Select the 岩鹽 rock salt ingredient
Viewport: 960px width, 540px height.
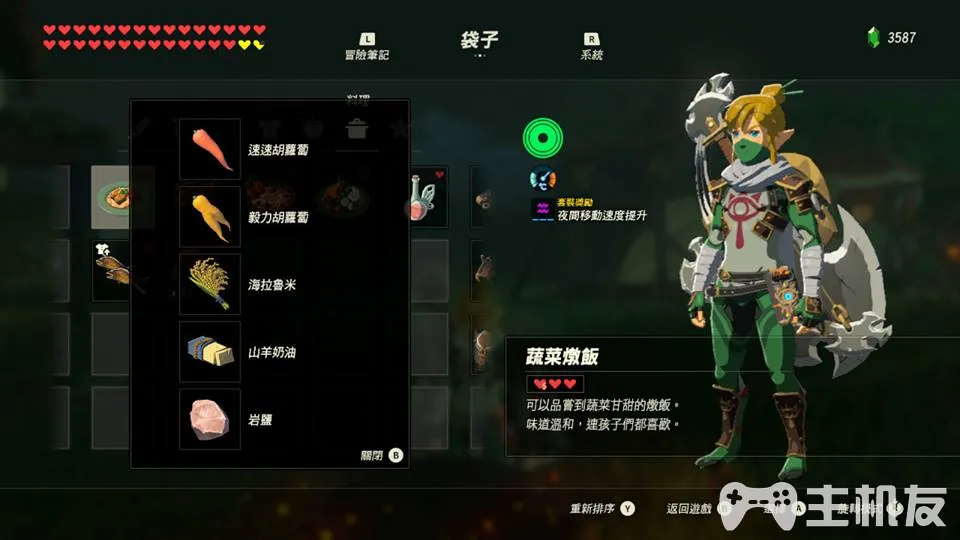[x=210, y=419]
